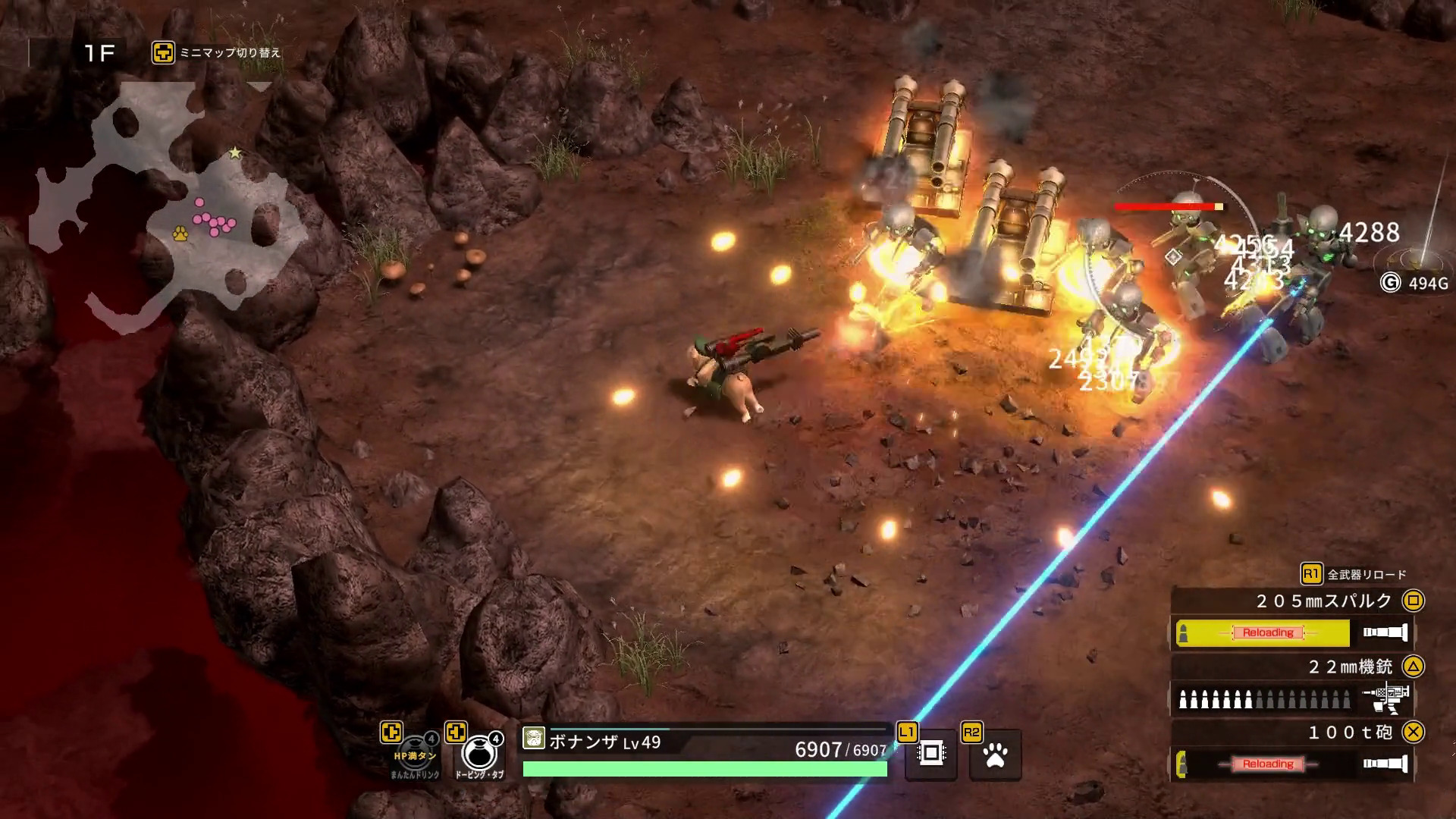Activate the chip icon button
1456x819 pixels.
tap(931, 754)
